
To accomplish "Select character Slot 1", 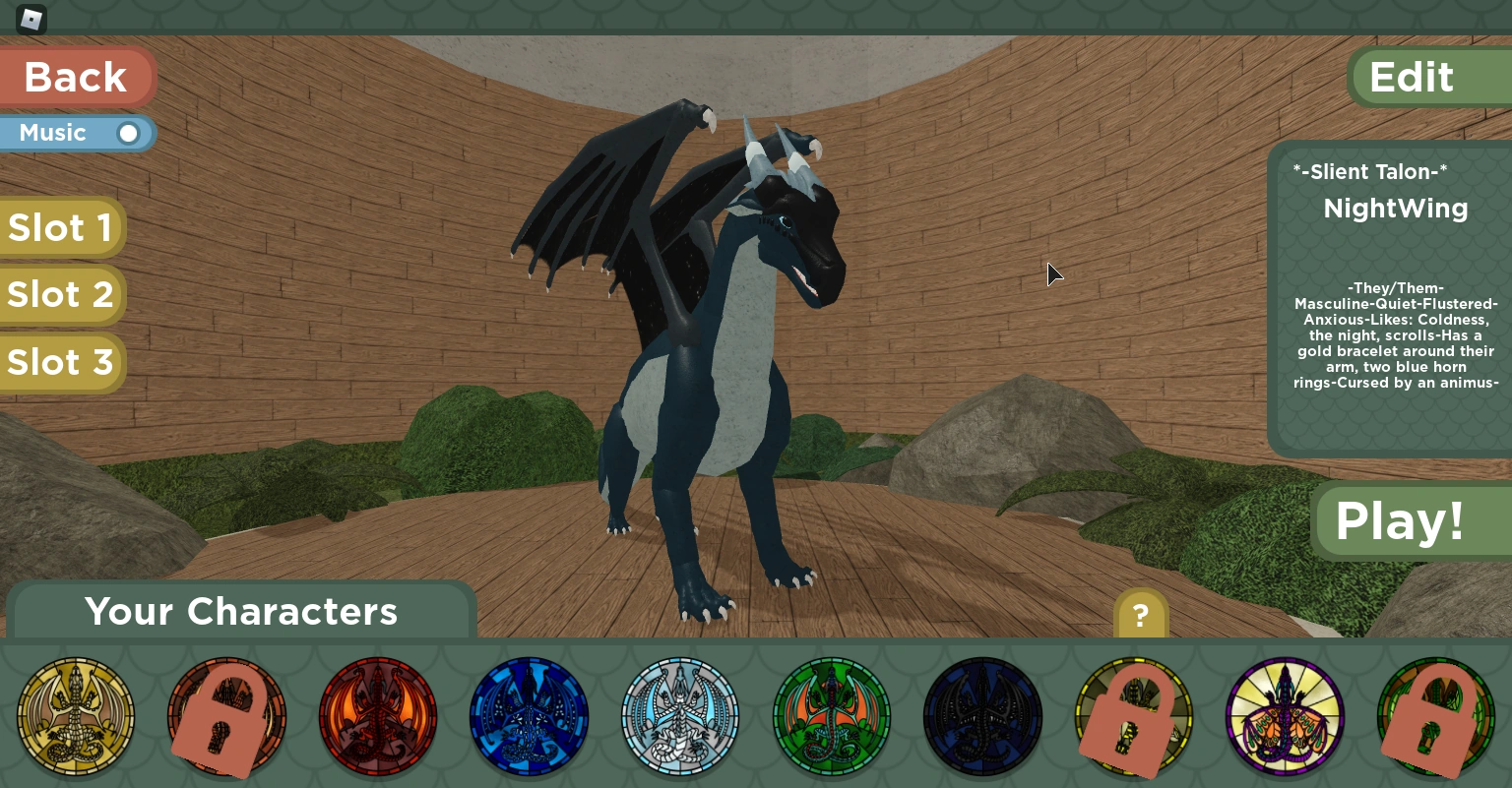I will pyautogui.click(x=61, y=228).
